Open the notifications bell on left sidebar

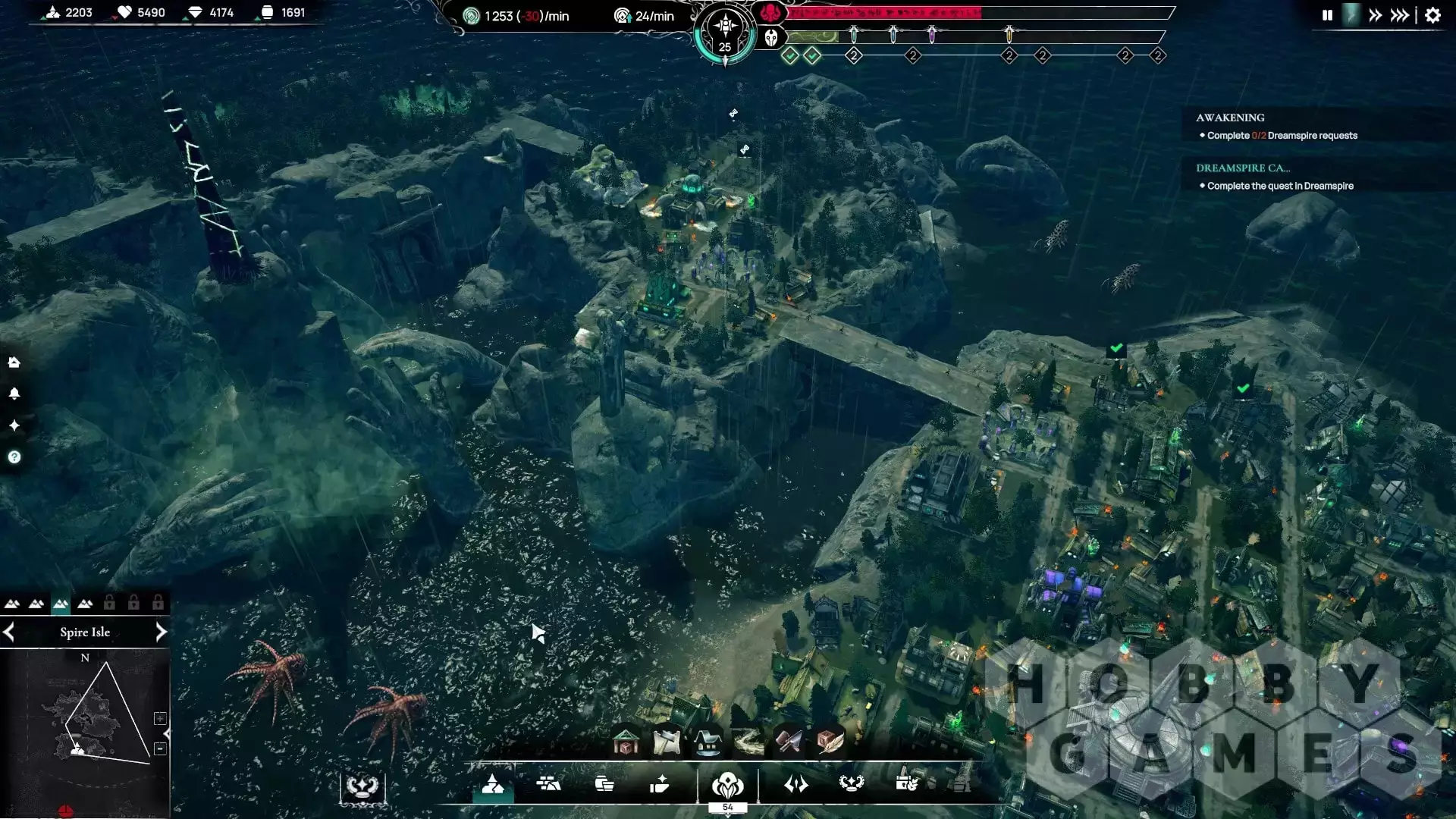(14, 394)
